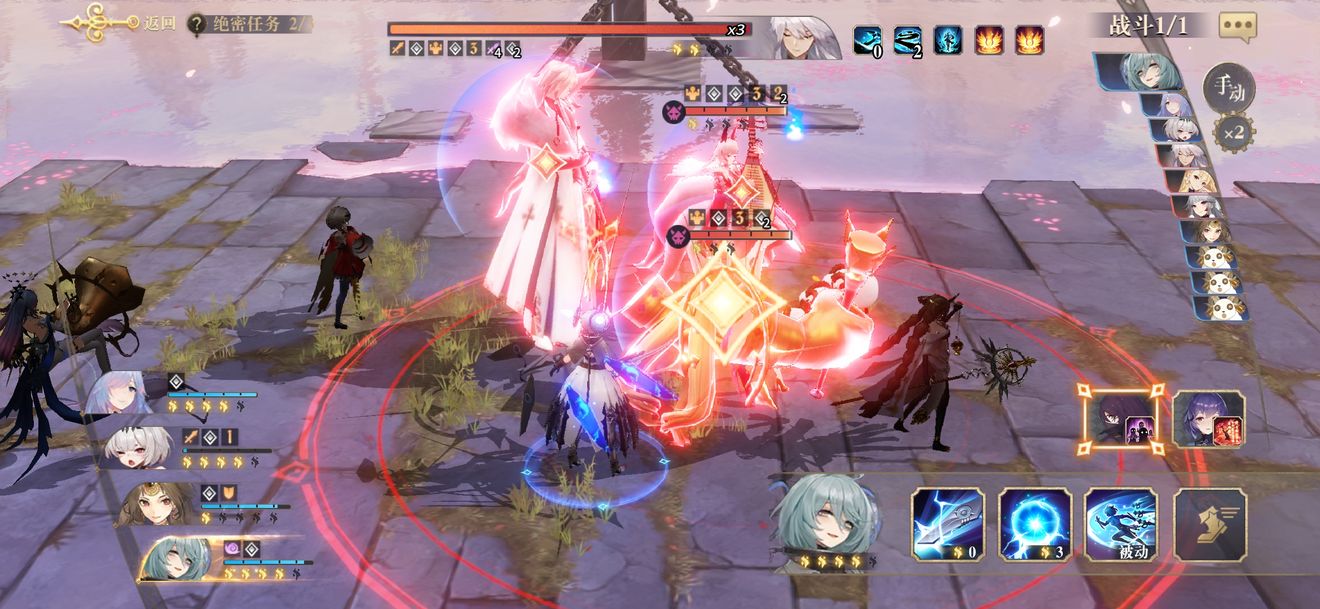Open the chat speech-bubble button
This screenshot has height=609, width=1320.
click(x=1237, y=27)
